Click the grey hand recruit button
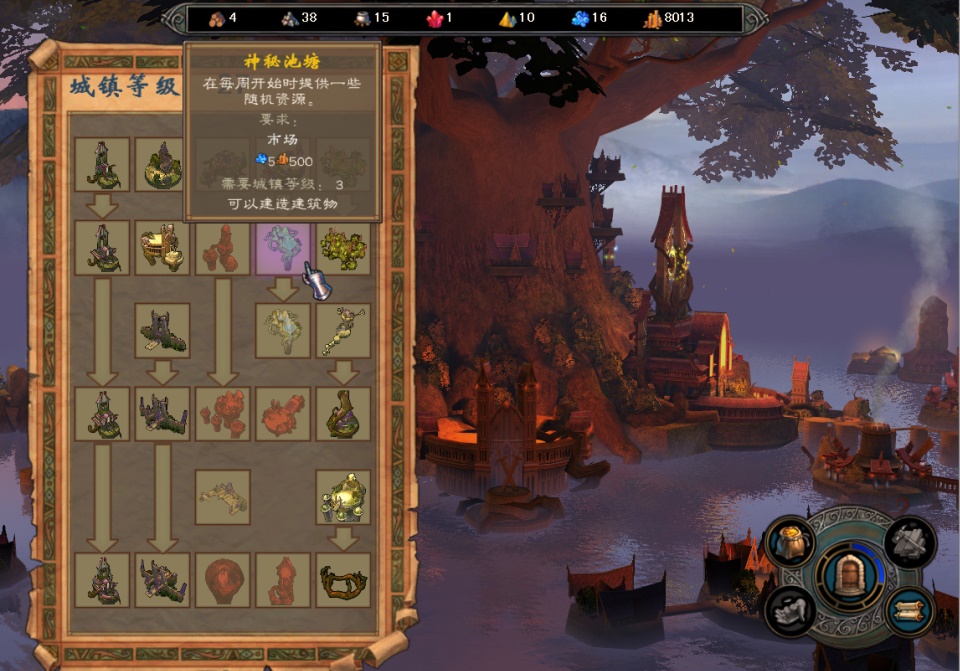The width and height of the screenshot is (960, 671). 789,608
